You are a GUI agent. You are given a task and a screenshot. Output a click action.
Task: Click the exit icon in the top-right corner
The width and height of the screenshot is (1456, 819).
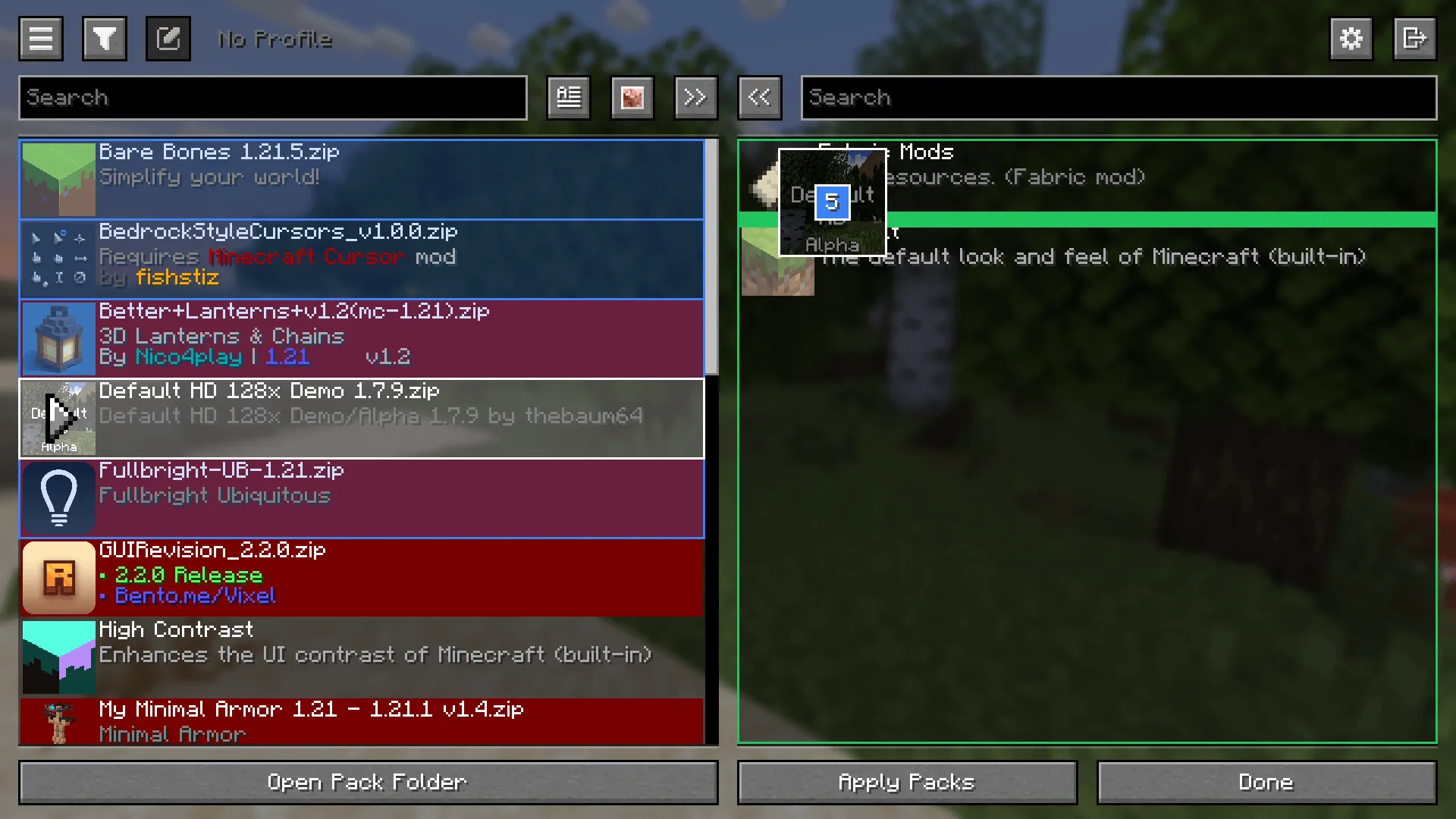[1414, 39]
